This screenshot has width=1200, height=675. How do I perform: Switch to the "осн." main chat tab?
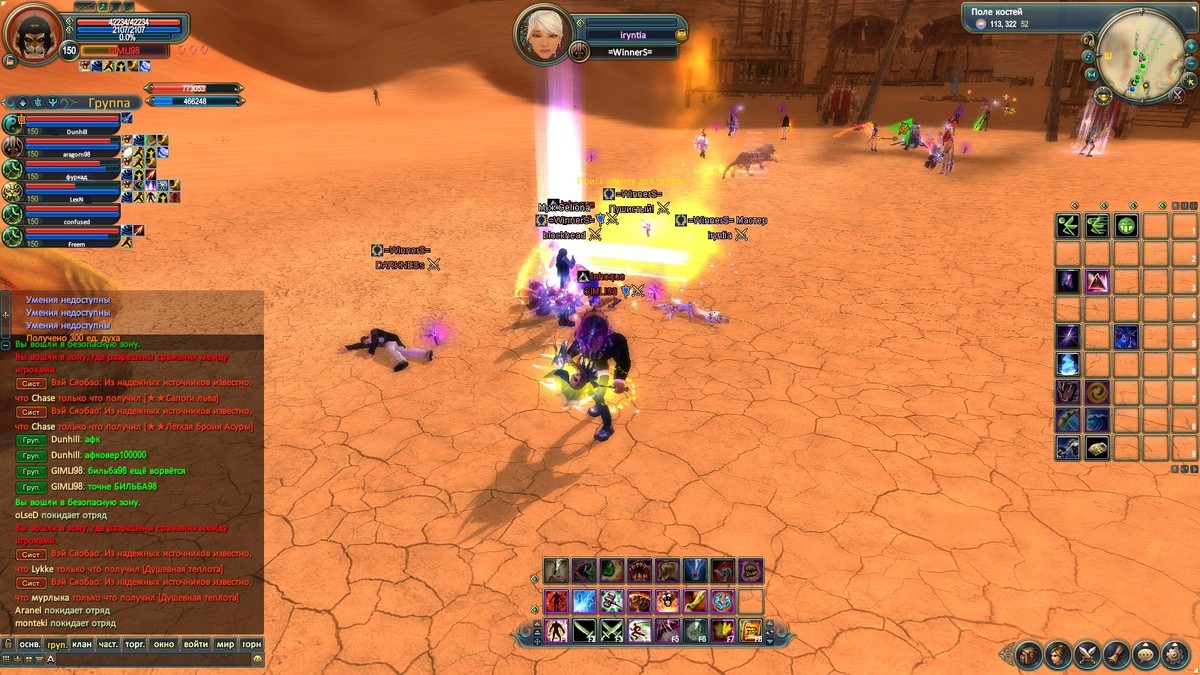click(31, 645)
